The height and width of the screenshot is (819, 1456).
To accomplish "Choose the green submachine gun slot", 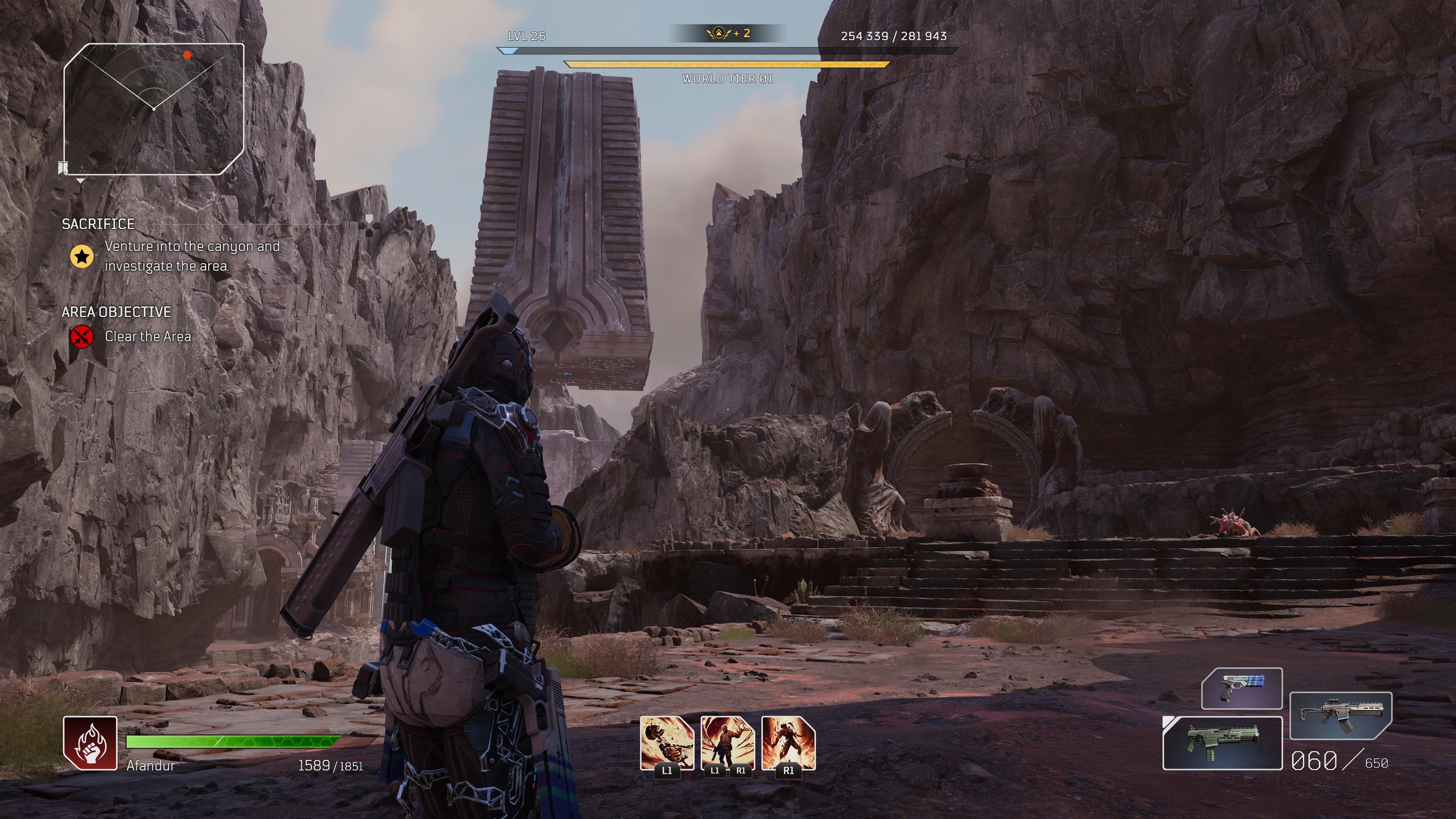I will pos(1222,743).
